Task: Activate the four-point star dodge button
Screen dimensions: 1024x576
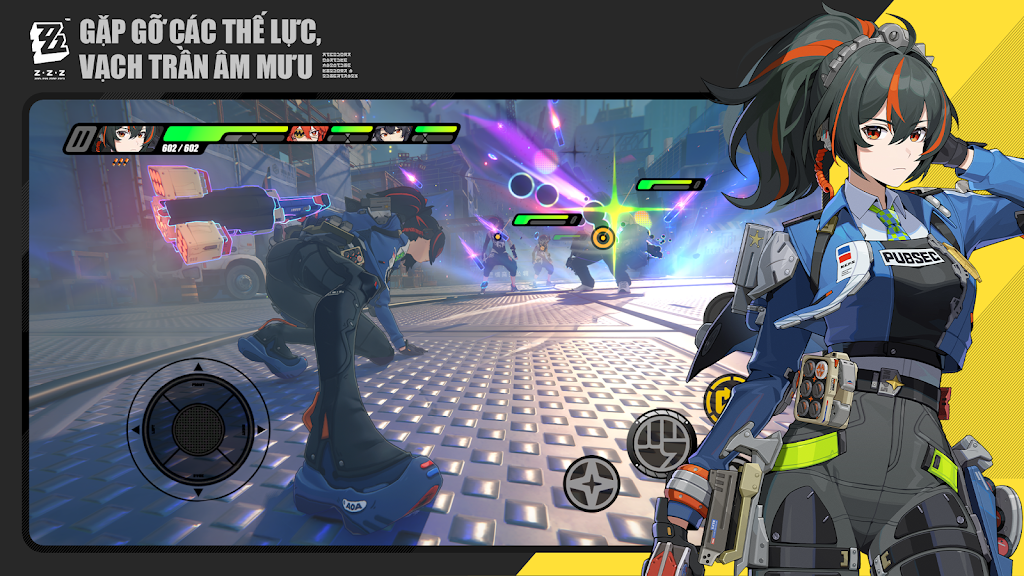Action: tap(591, 483)
